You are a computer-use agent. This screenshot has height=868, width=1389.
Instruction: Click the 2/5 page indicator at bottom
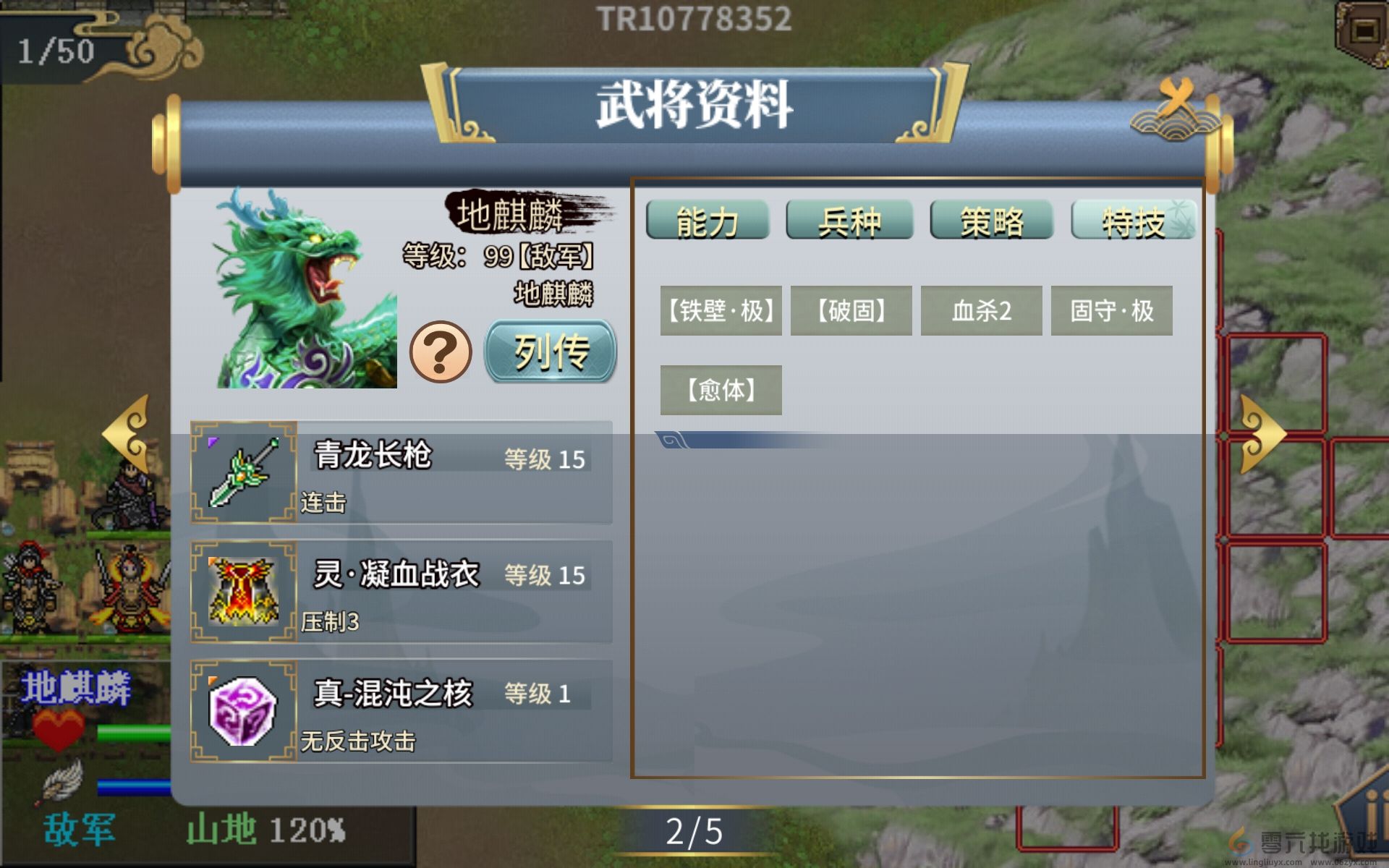694,832
